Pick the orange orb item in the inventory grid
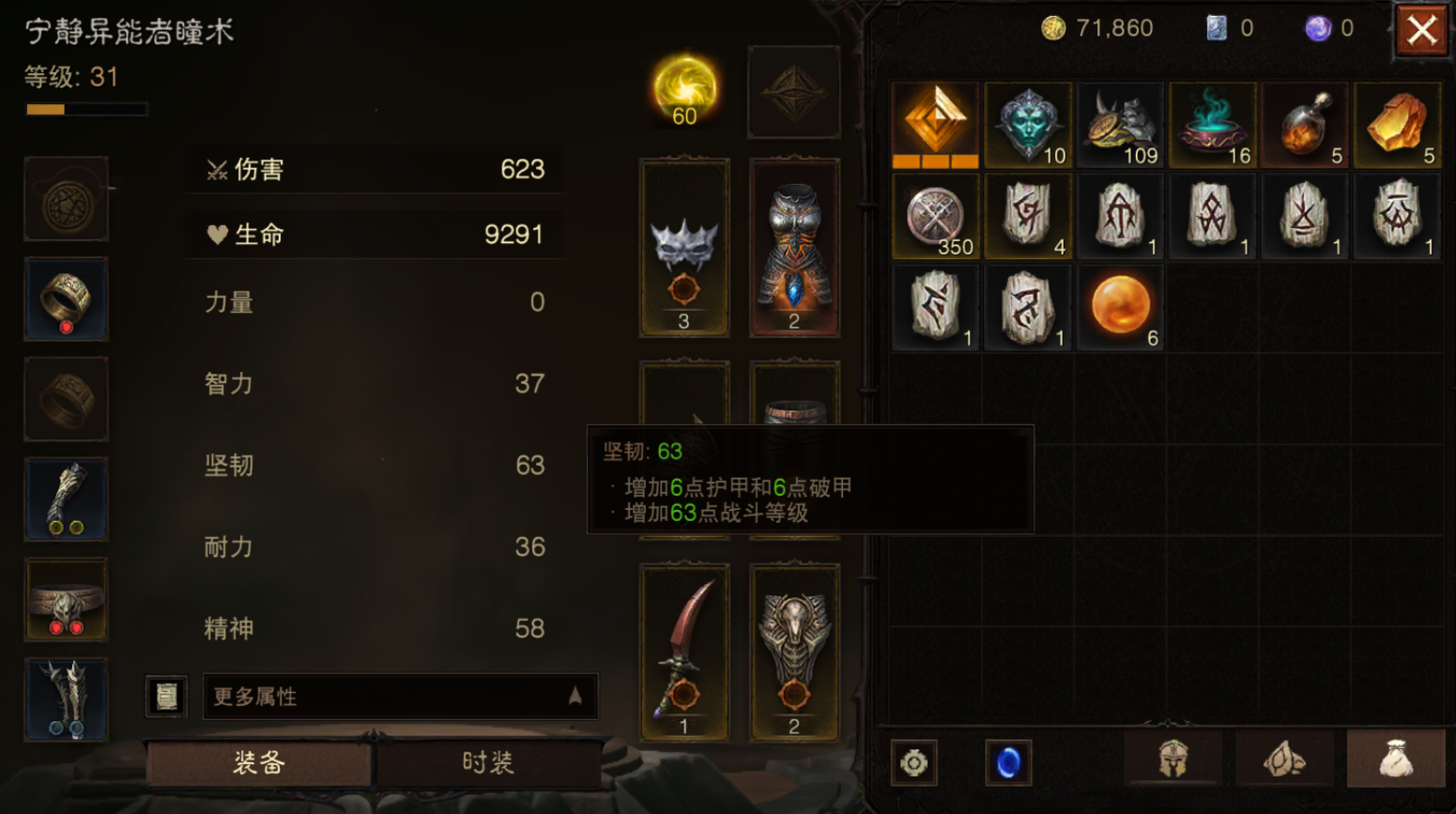The width and height of the screenshot is (1456, 814). coord(1120,305)
